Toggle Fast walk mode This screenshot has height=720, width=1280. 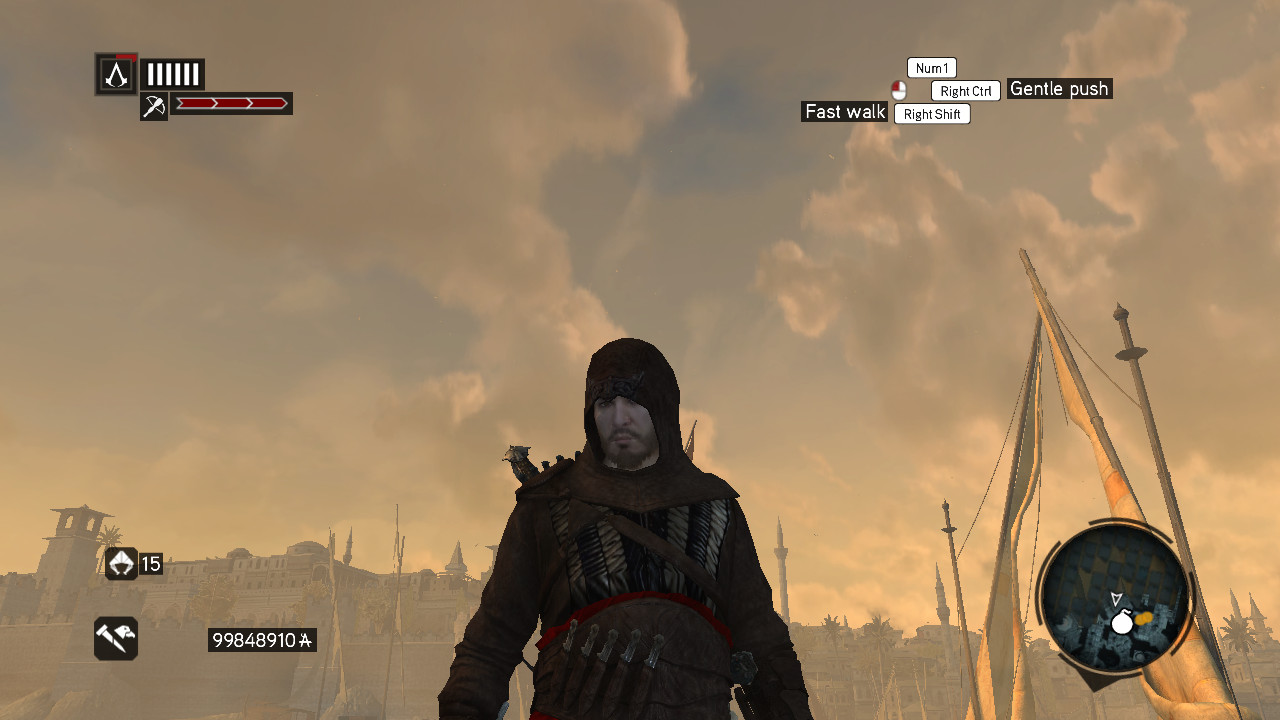pos(844,112)
